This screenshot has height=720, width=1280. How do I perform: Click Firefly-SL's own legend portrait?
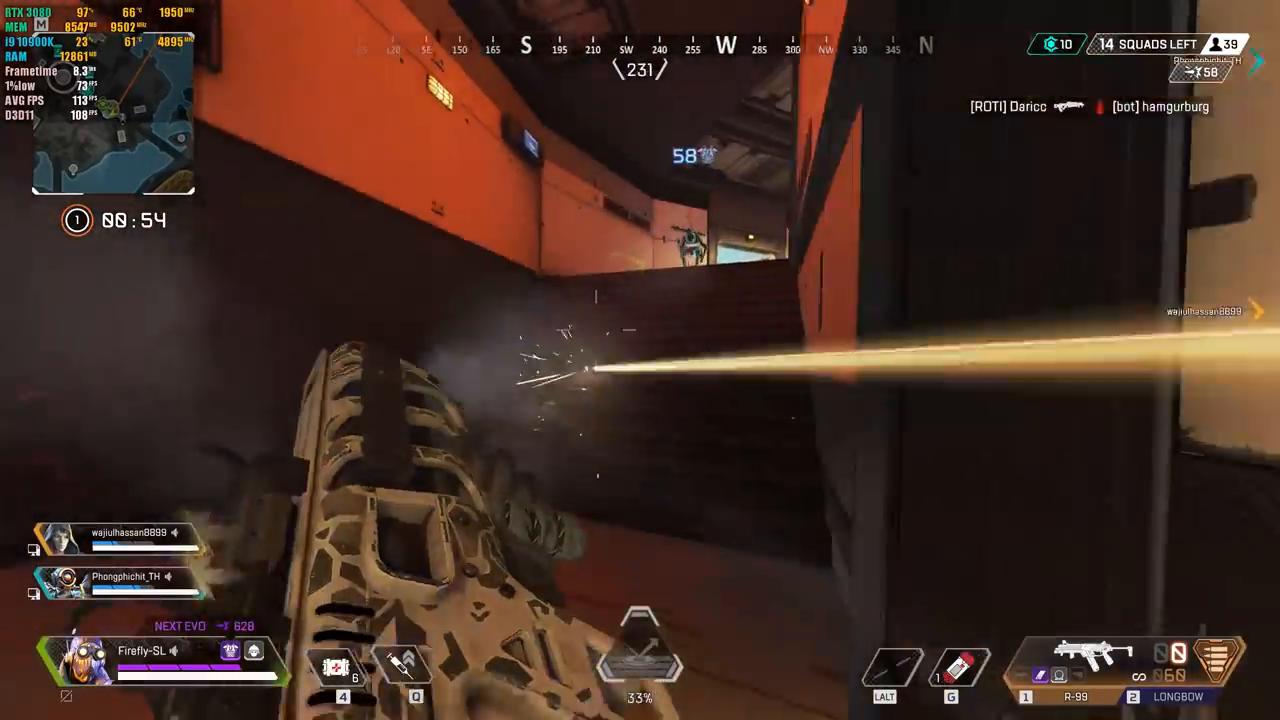[x=82, y=660]
